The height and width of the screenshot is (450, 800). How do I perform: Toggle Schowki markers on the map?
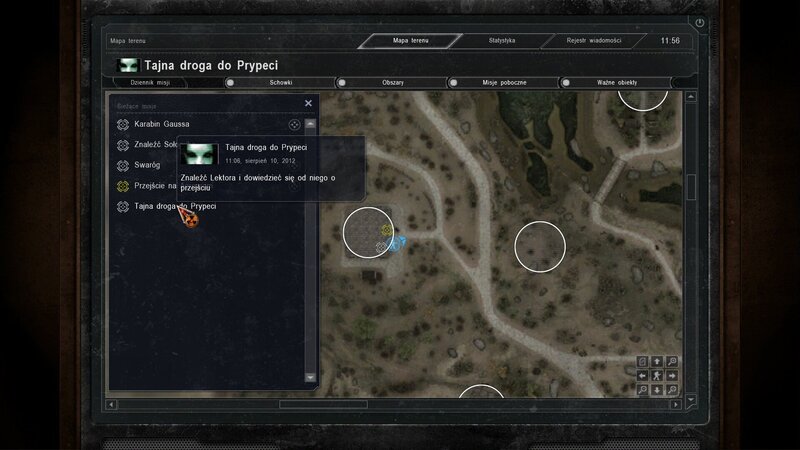click(280, 83)
